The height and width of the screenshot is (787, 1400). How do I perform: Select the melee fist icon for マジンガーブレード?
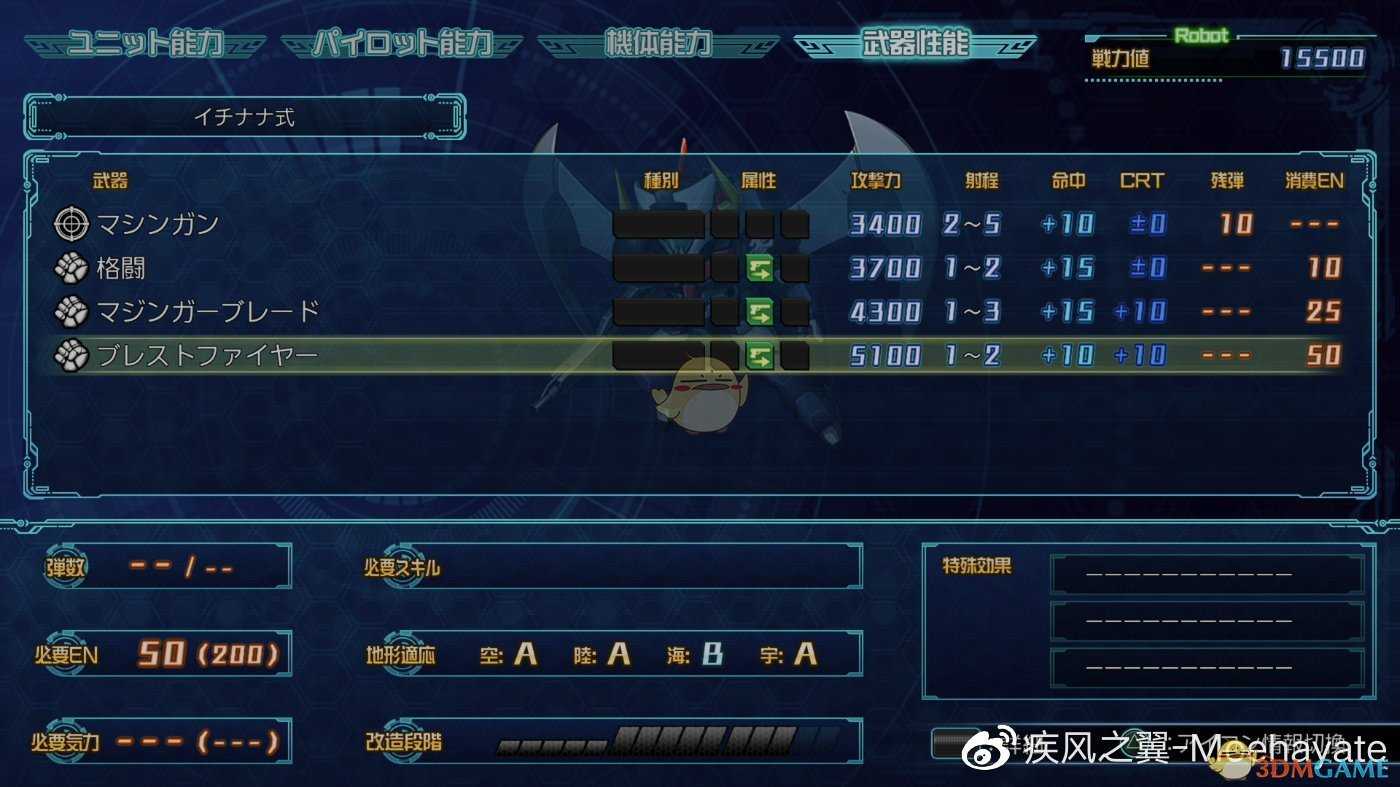(x=70, y=312)
